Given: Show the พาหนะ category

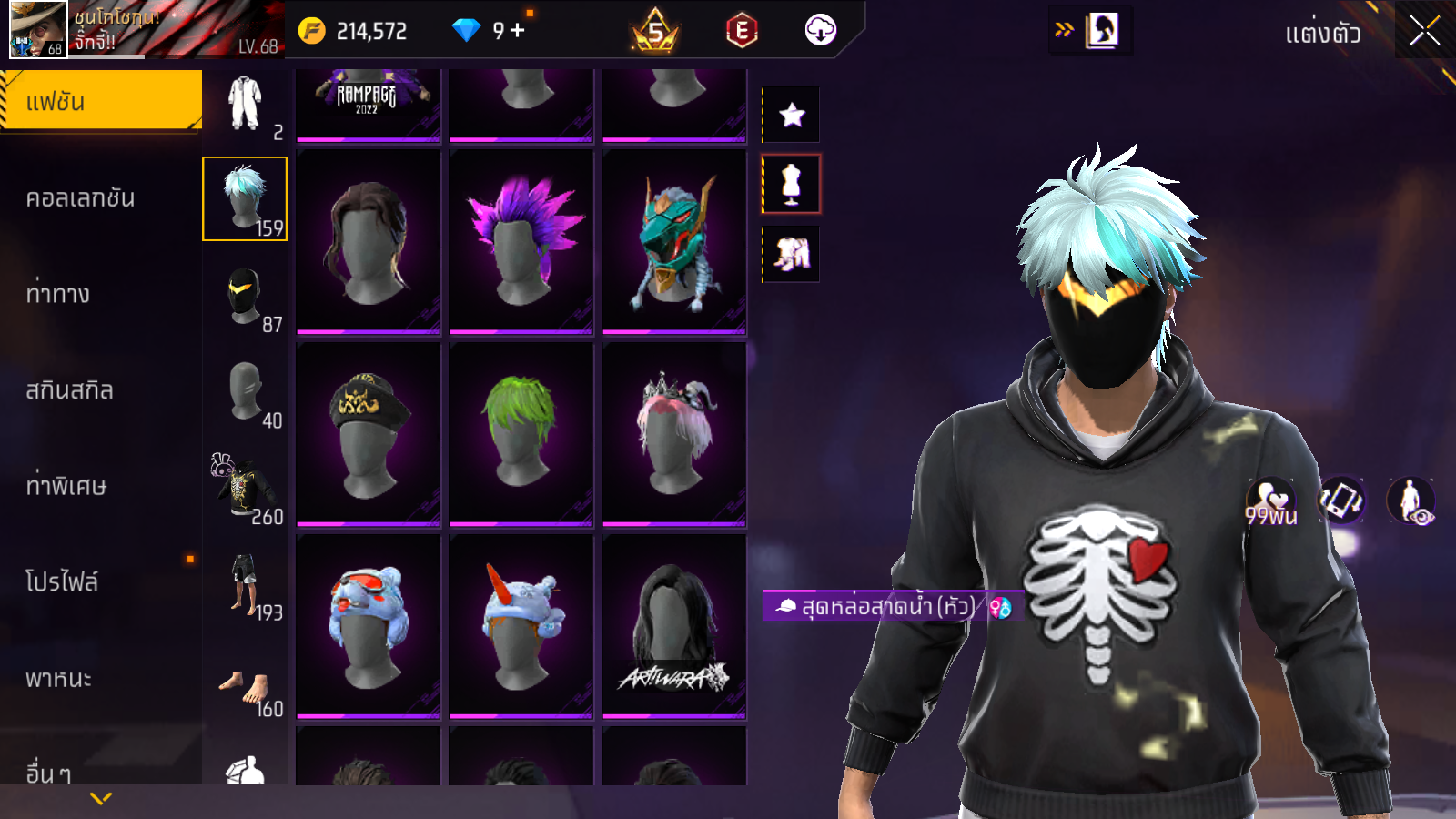Looking at the screenshot, I should coord(58,679).
